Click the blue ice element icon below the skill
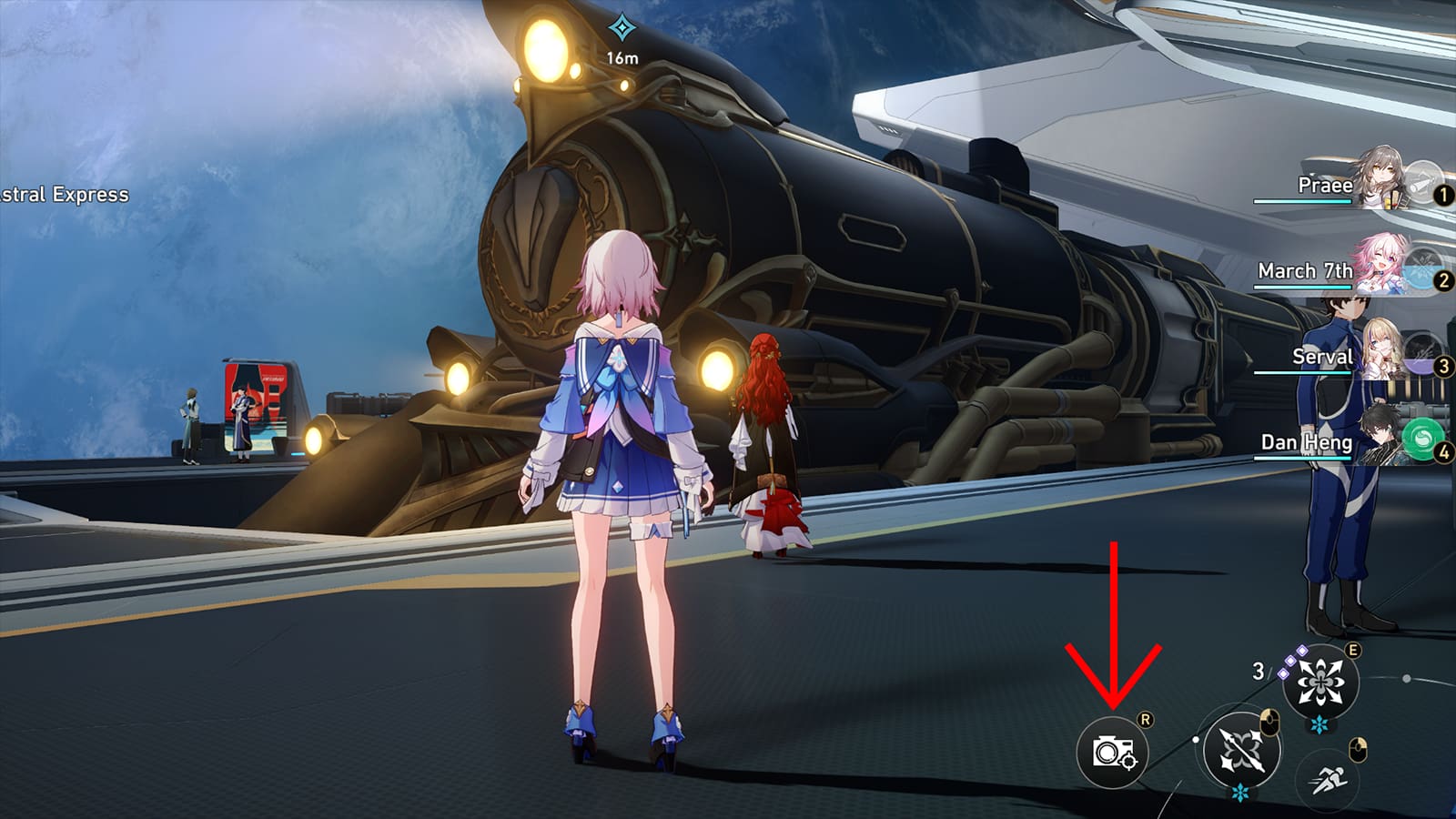 click(x=1319, y=723)
